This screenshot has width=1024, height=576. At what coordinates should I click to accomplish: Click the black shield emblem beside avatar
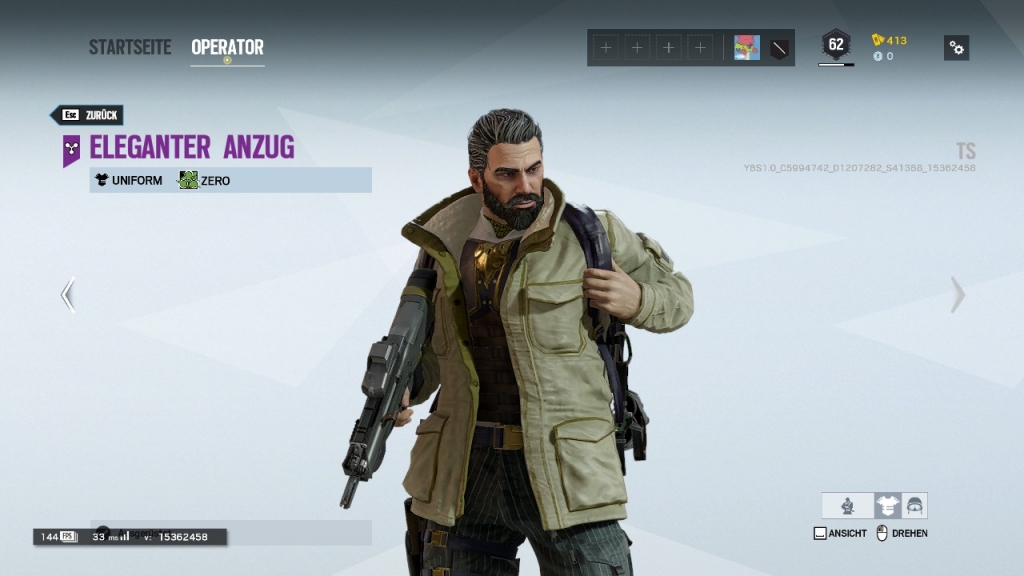point(779,48)
